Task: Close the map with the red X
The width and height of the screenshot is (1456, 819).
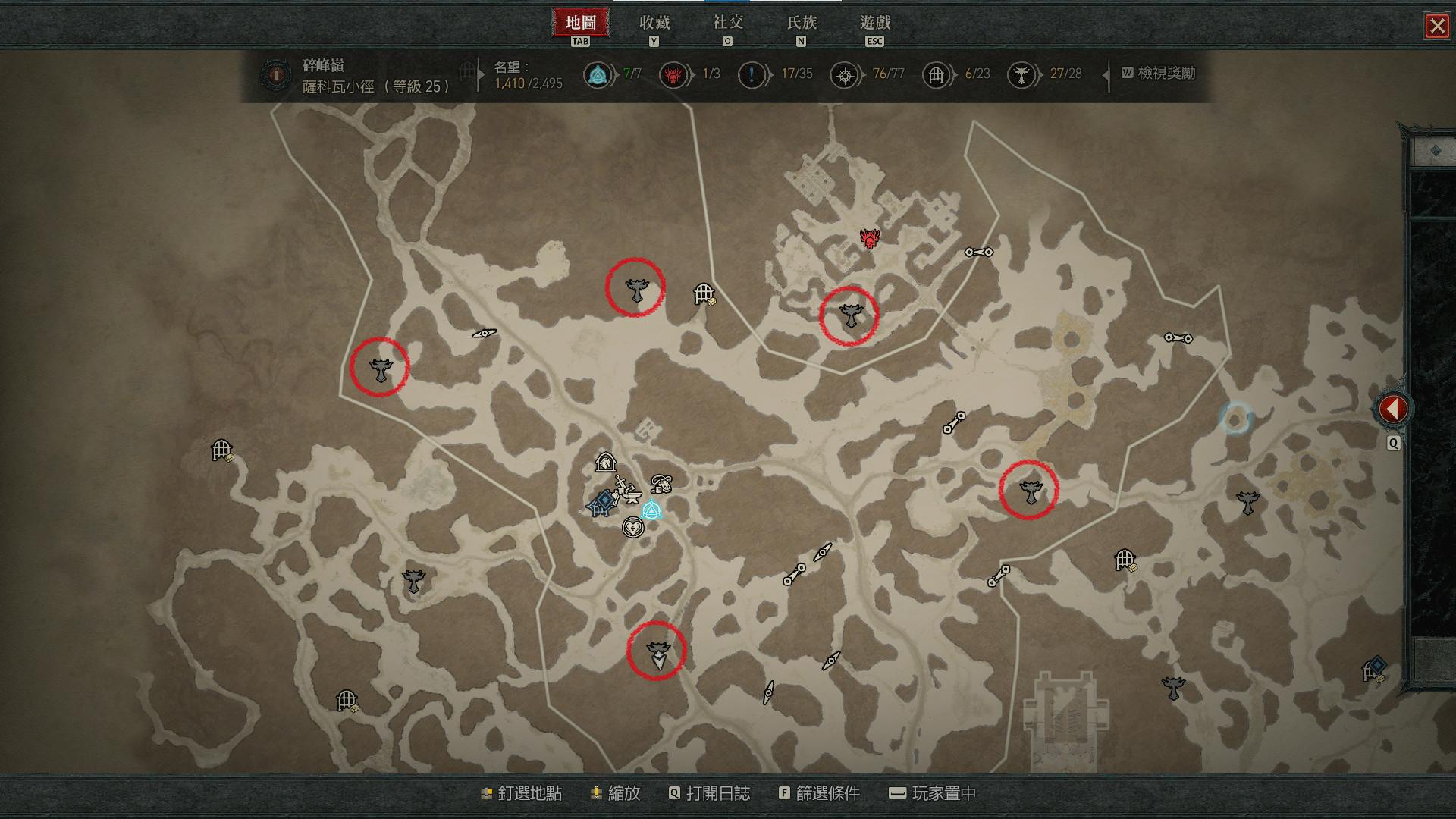Action: point(1436,27)
